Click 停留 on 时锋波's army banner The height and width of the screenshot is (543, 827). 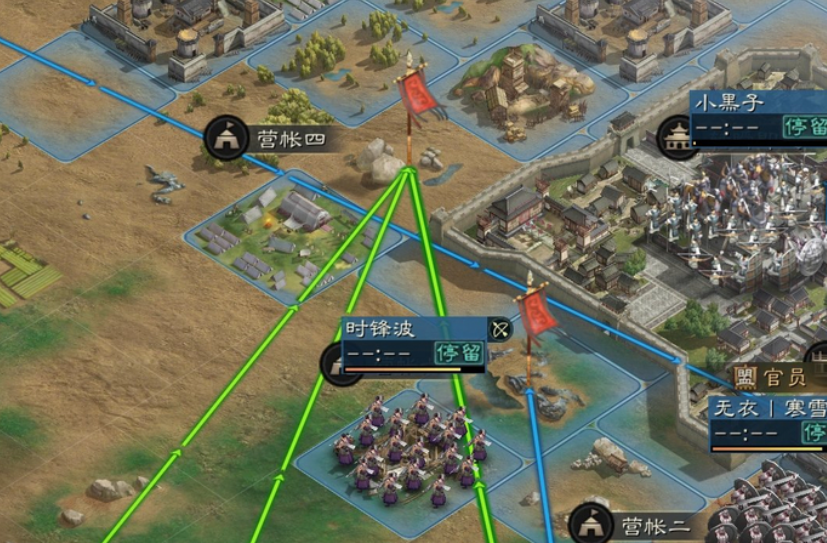click(x=458, y=352)
